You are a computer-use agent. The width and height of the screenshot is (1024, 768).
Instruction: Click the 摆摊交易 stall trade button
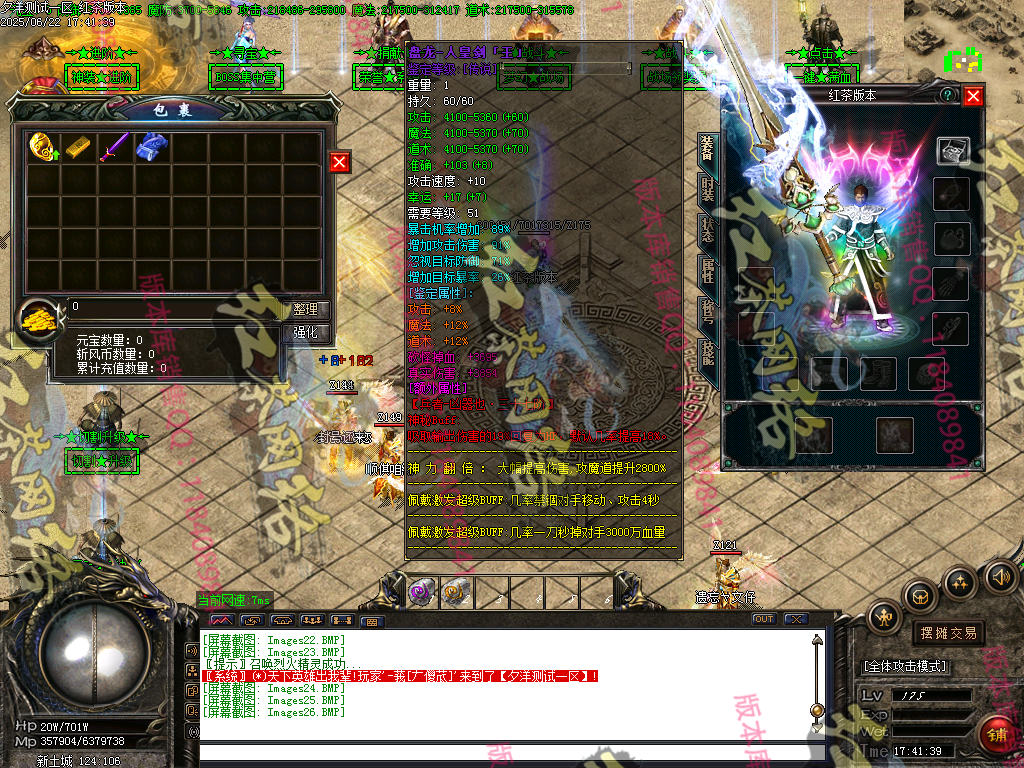pyautogui.click(x=947, y=633)
